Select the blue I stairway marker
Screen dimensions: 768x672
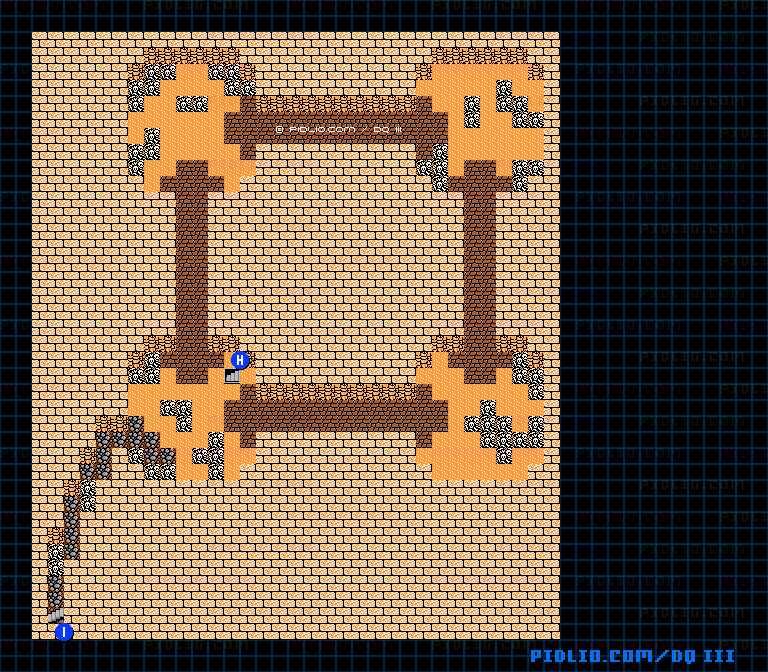[64, 632]
